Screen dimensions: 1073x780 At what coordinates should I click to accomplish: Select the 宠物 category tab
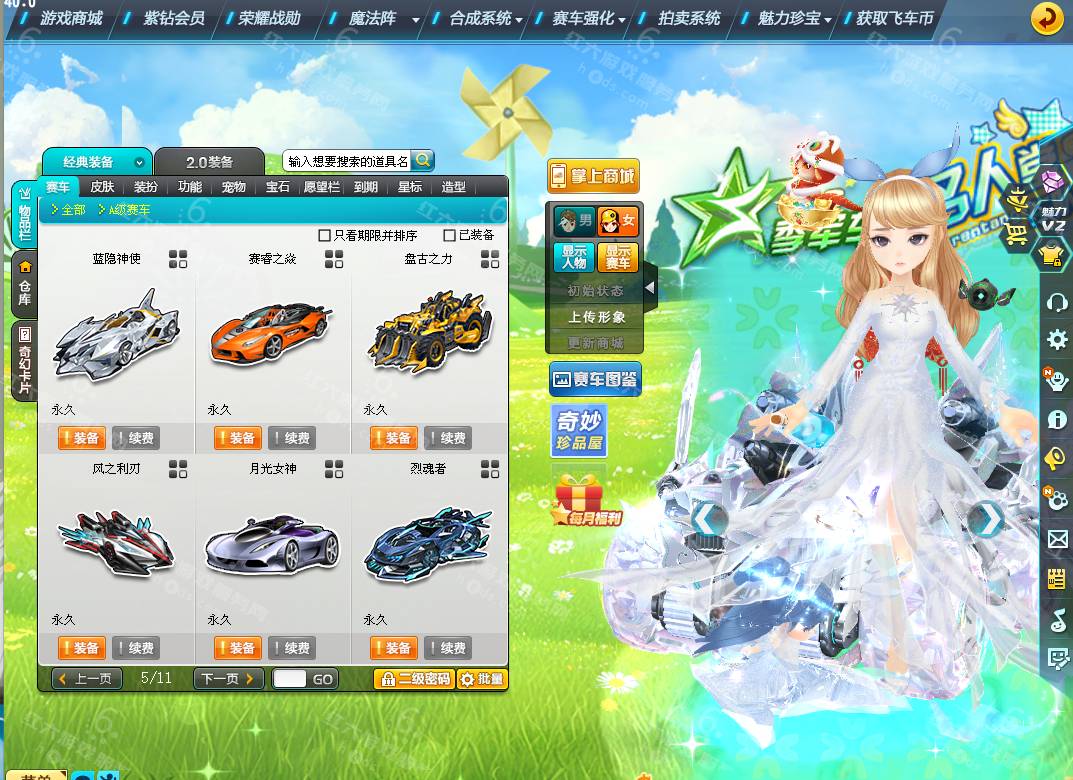(x=233, y=187)
